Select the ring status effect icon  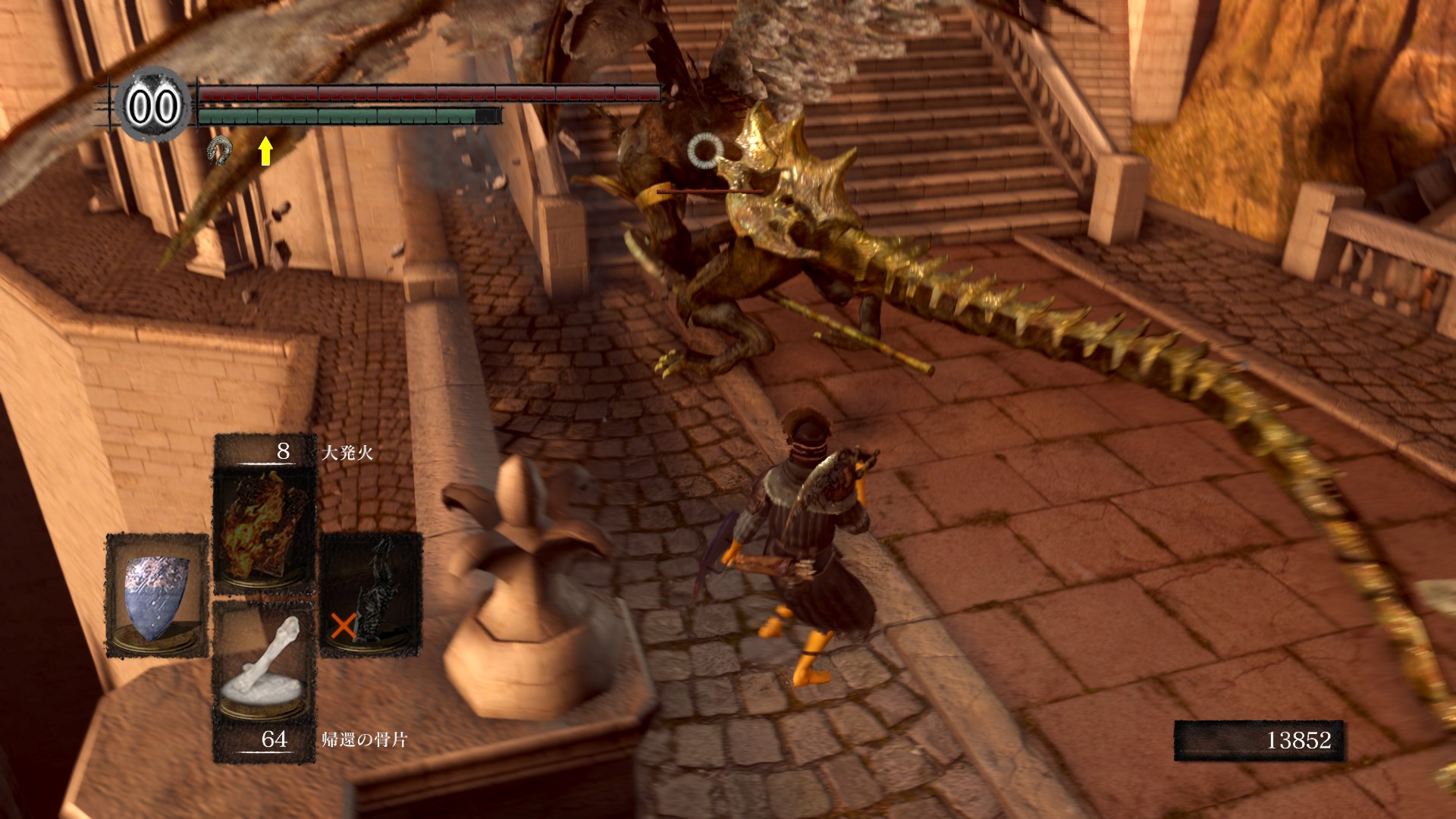[x=219, y=151]
